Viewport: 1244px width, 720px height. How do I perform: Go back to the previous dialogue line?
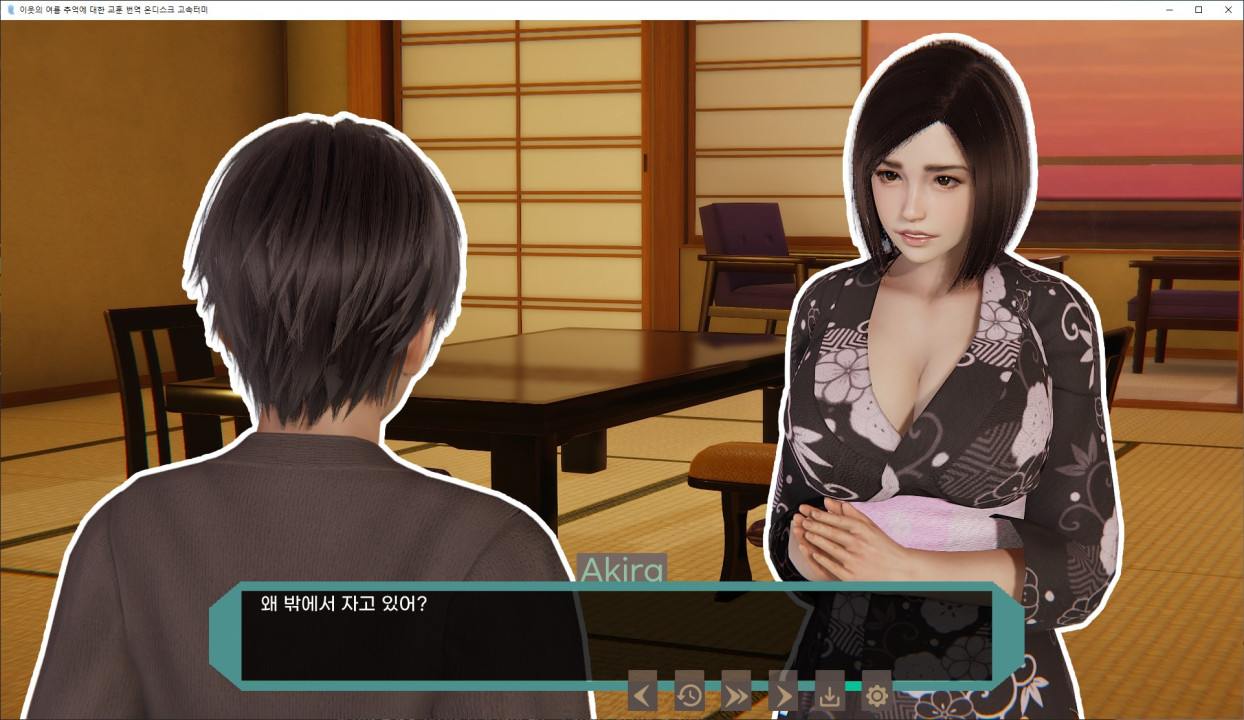(642, 693)
